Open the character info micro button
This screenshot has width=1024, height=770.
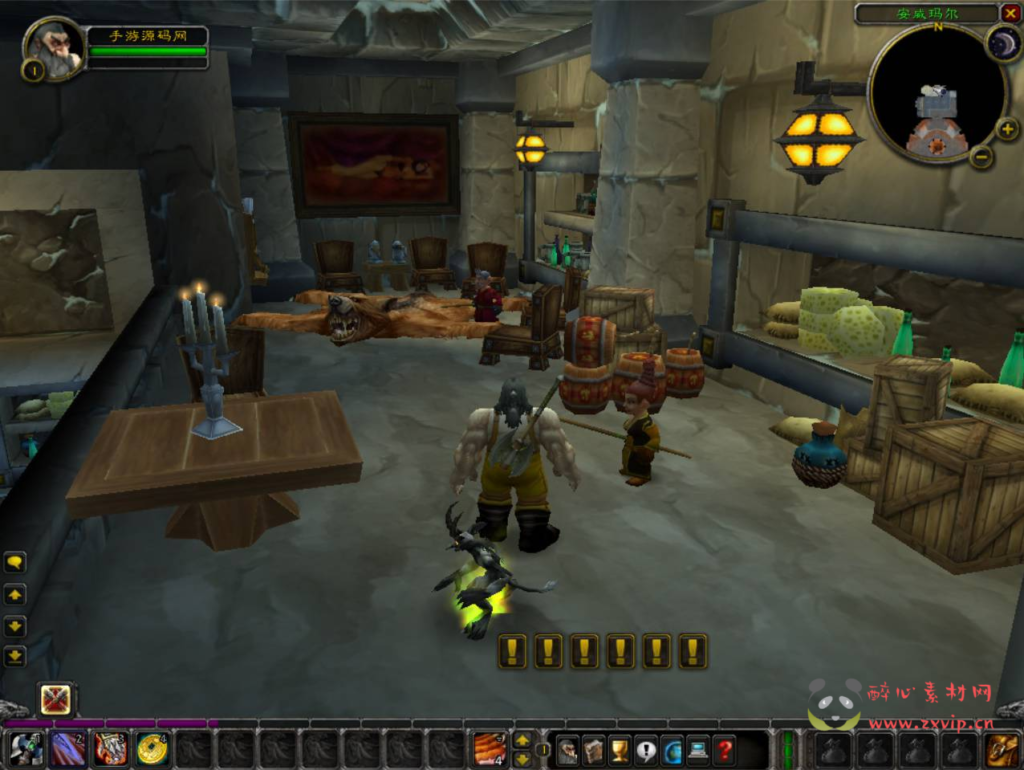tap(567, 750)
